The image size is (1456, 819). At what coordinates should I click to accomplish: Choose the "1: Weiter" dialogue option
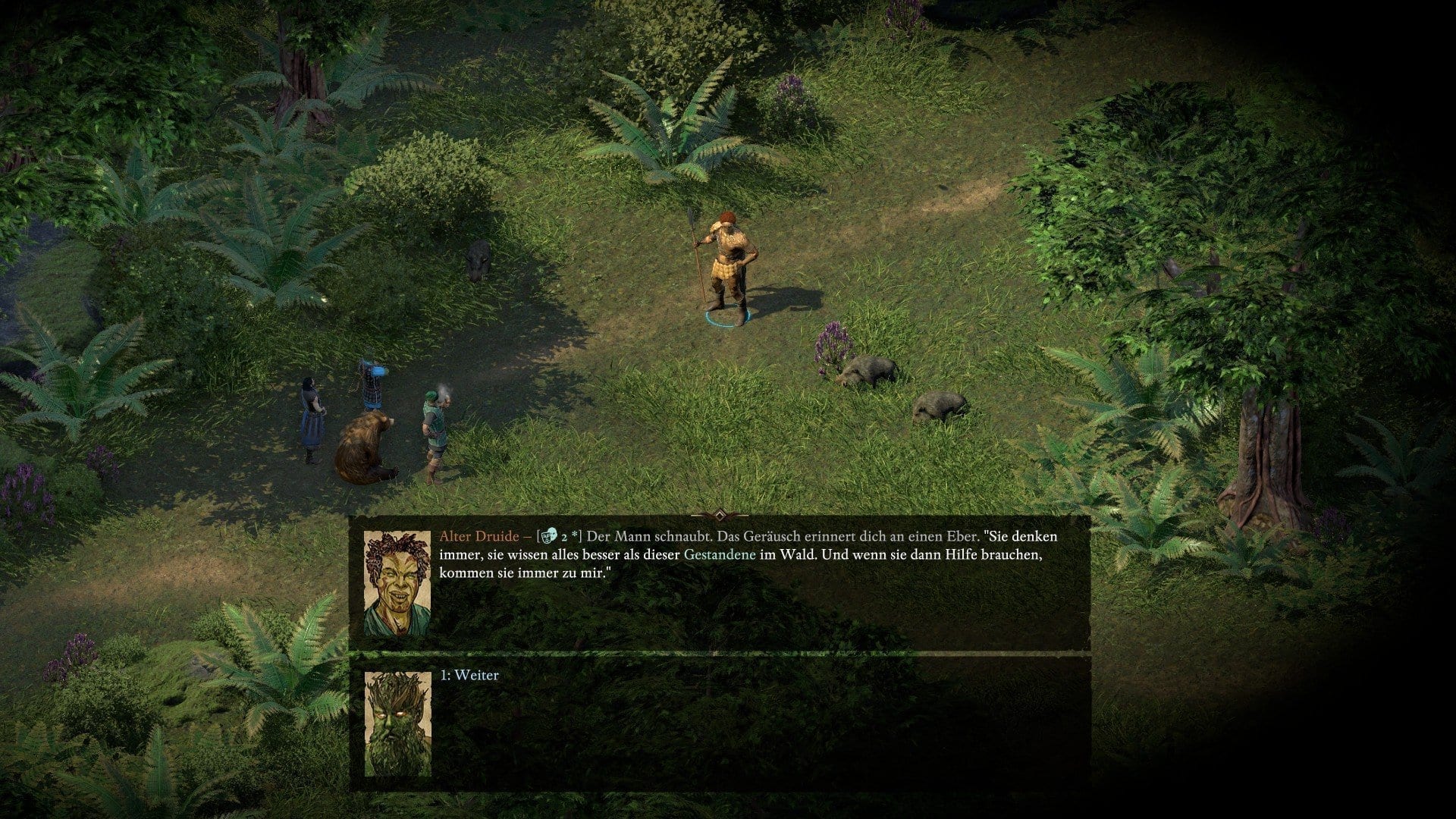pos(470,676)
